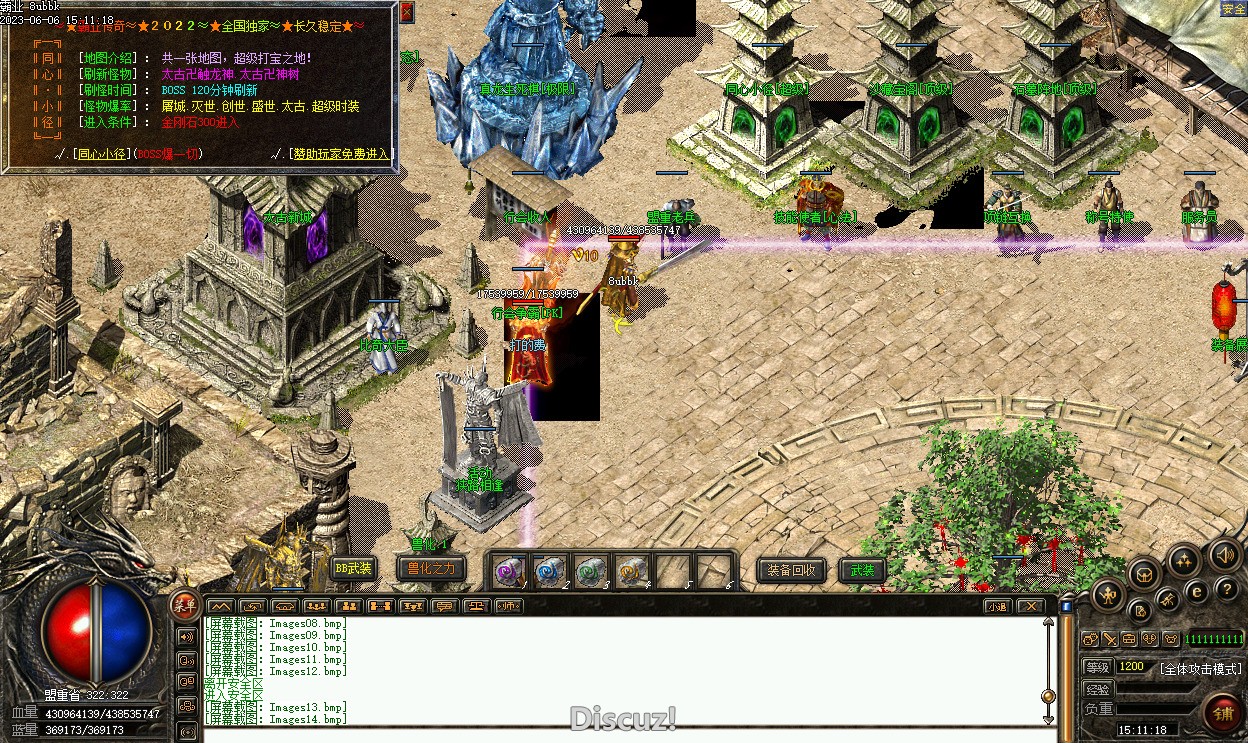Click the 小退 logout button
1248x743 pixels.
[997, 606]
